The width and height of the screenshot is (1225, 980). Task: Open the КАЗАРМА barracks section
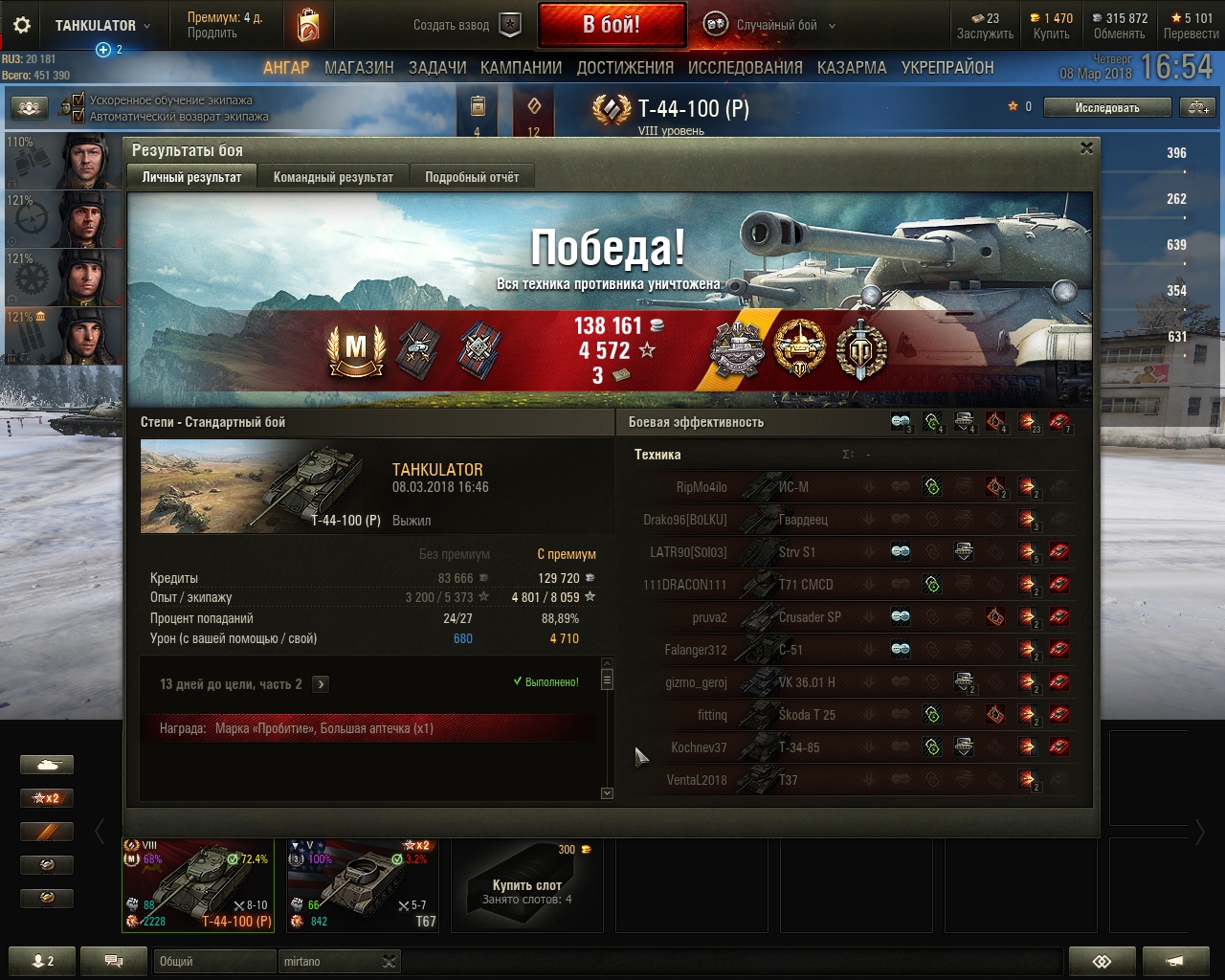tap(852, 68)
